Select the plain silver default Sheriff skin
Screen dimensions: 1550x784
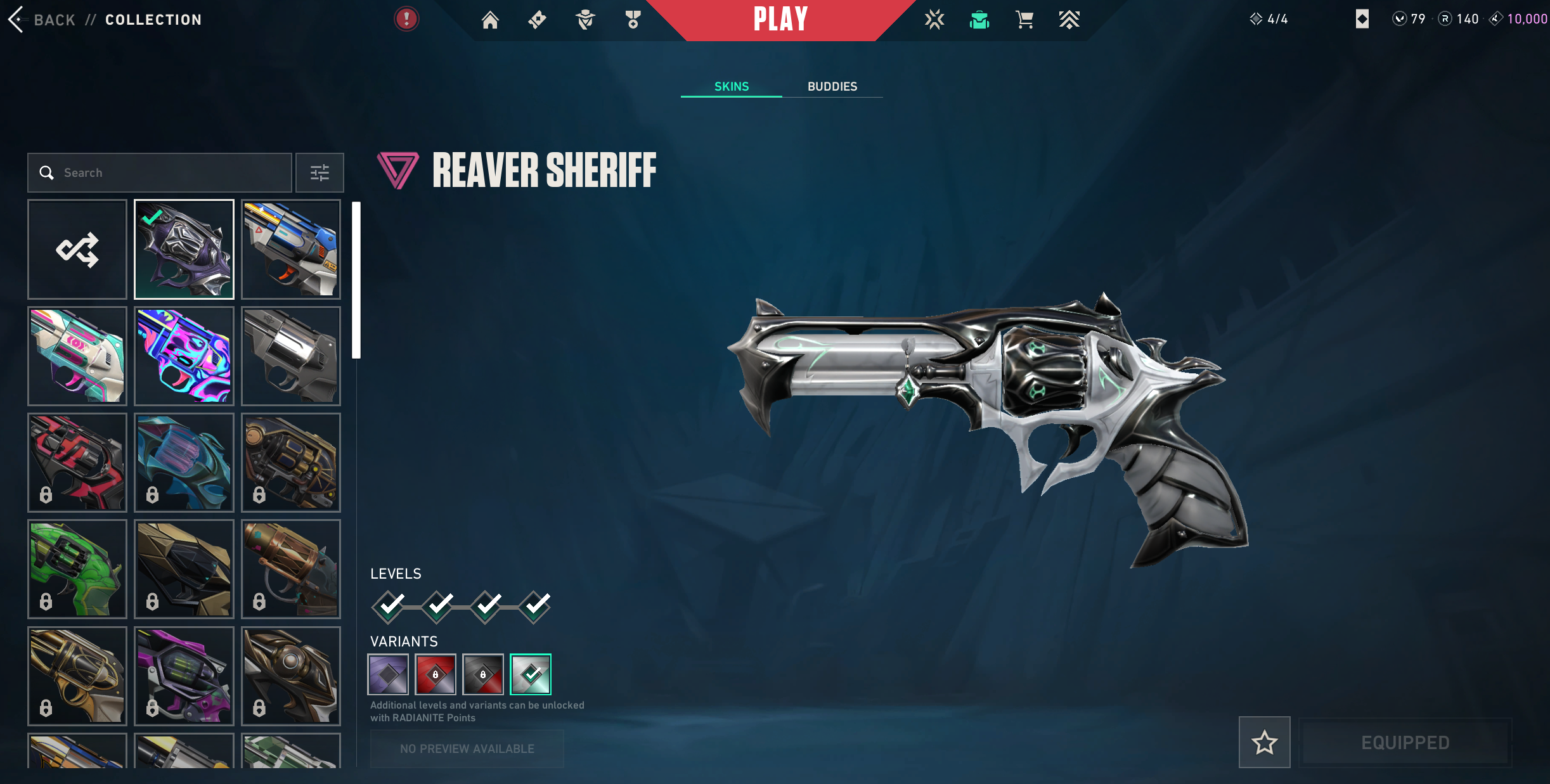click(x=291, y=356)
